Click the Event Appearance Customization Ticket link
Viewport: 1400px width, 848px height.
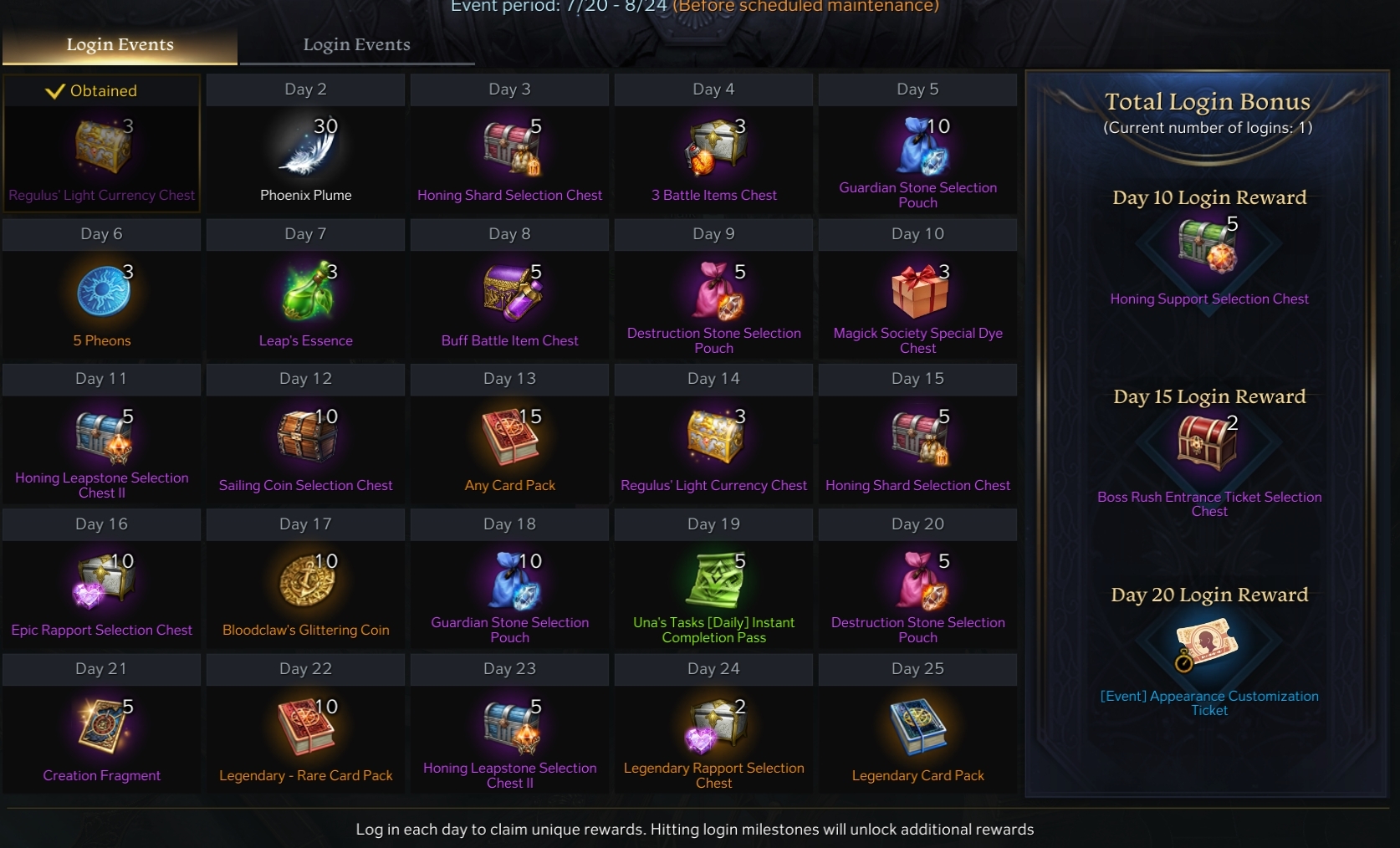pos(1208,703)
